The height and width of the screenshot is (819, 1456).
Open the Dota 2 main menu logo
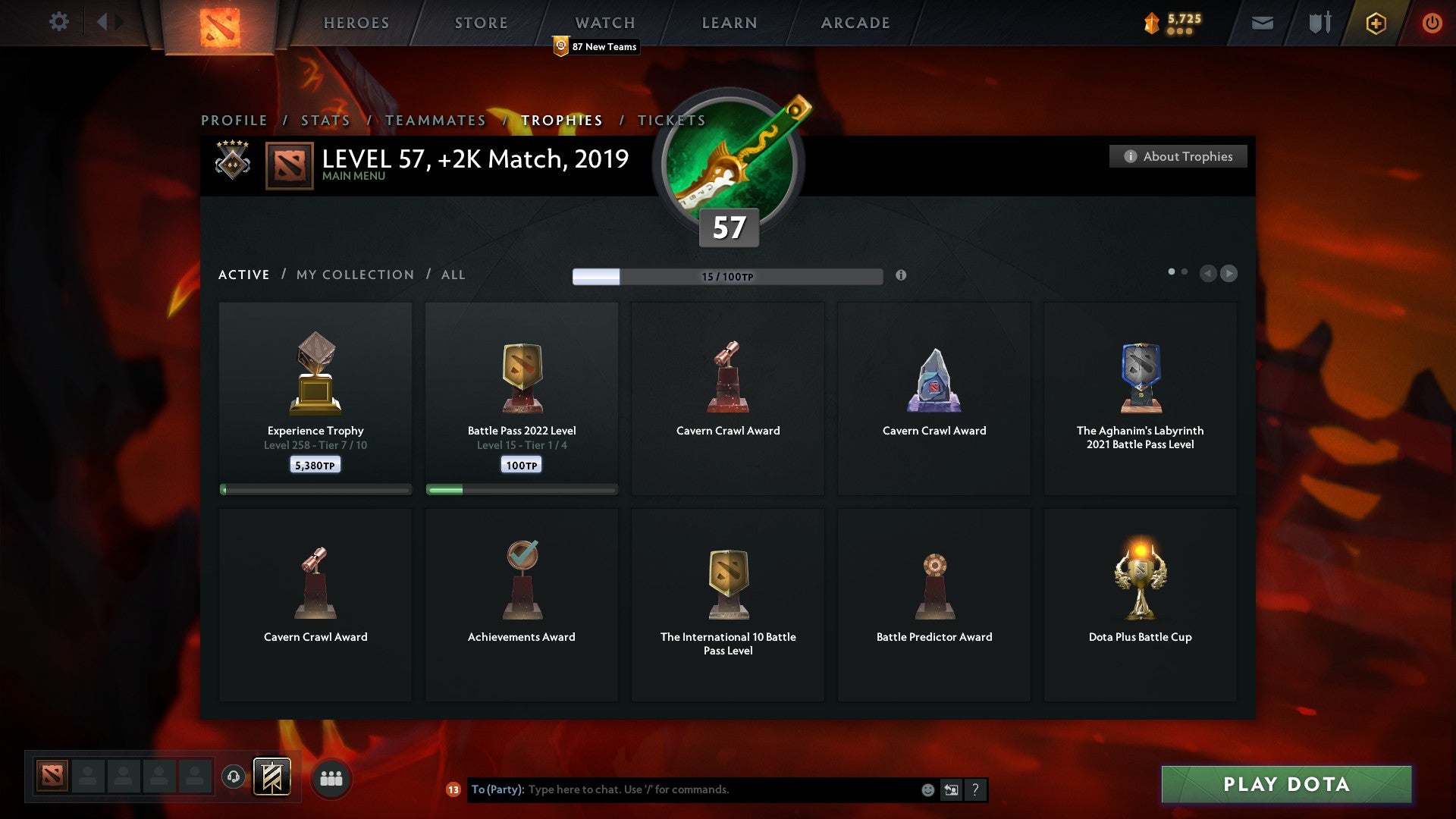218,22
